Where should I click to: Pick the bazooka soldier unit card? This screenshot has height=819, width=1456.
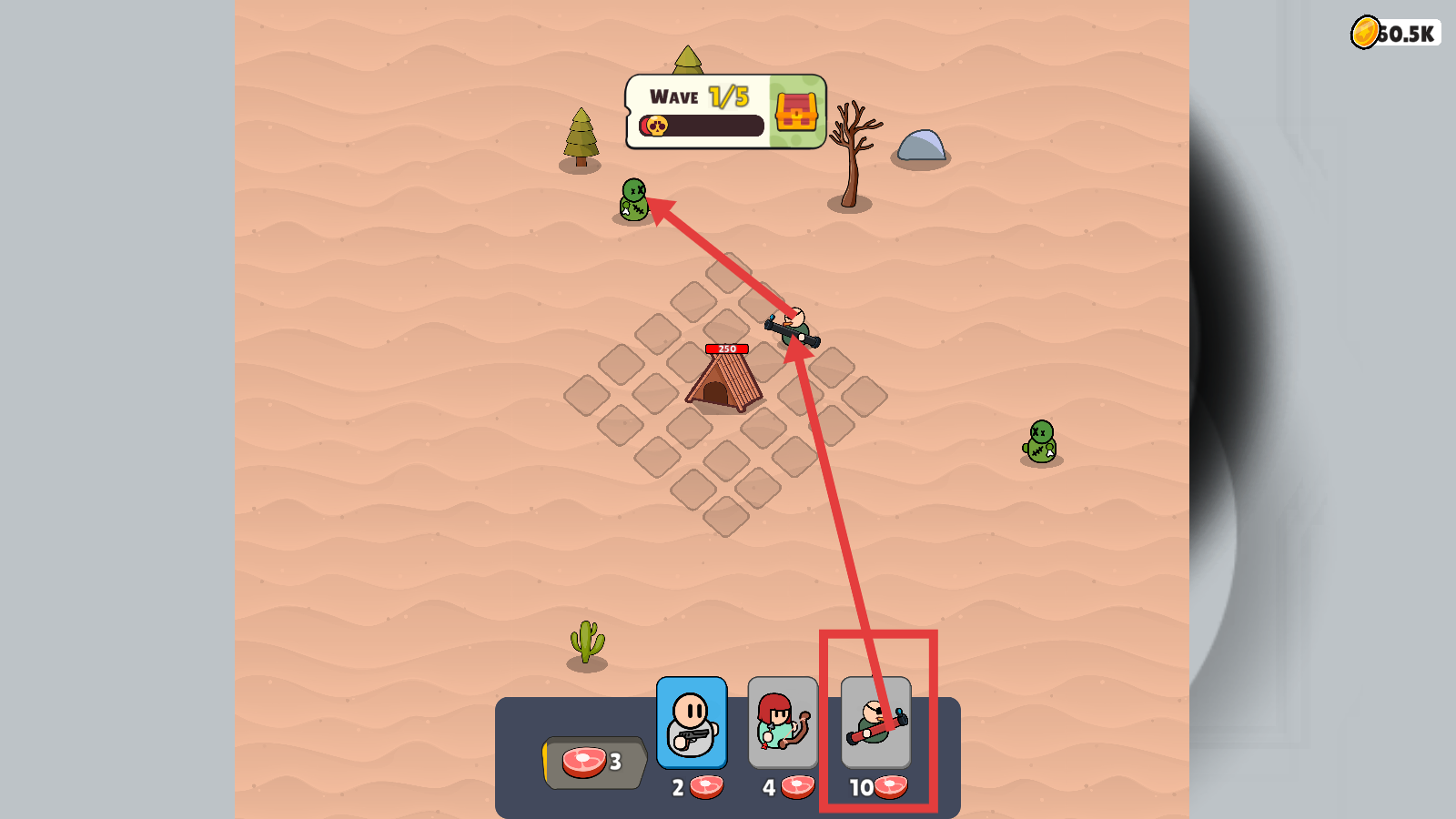click(875, 723)
